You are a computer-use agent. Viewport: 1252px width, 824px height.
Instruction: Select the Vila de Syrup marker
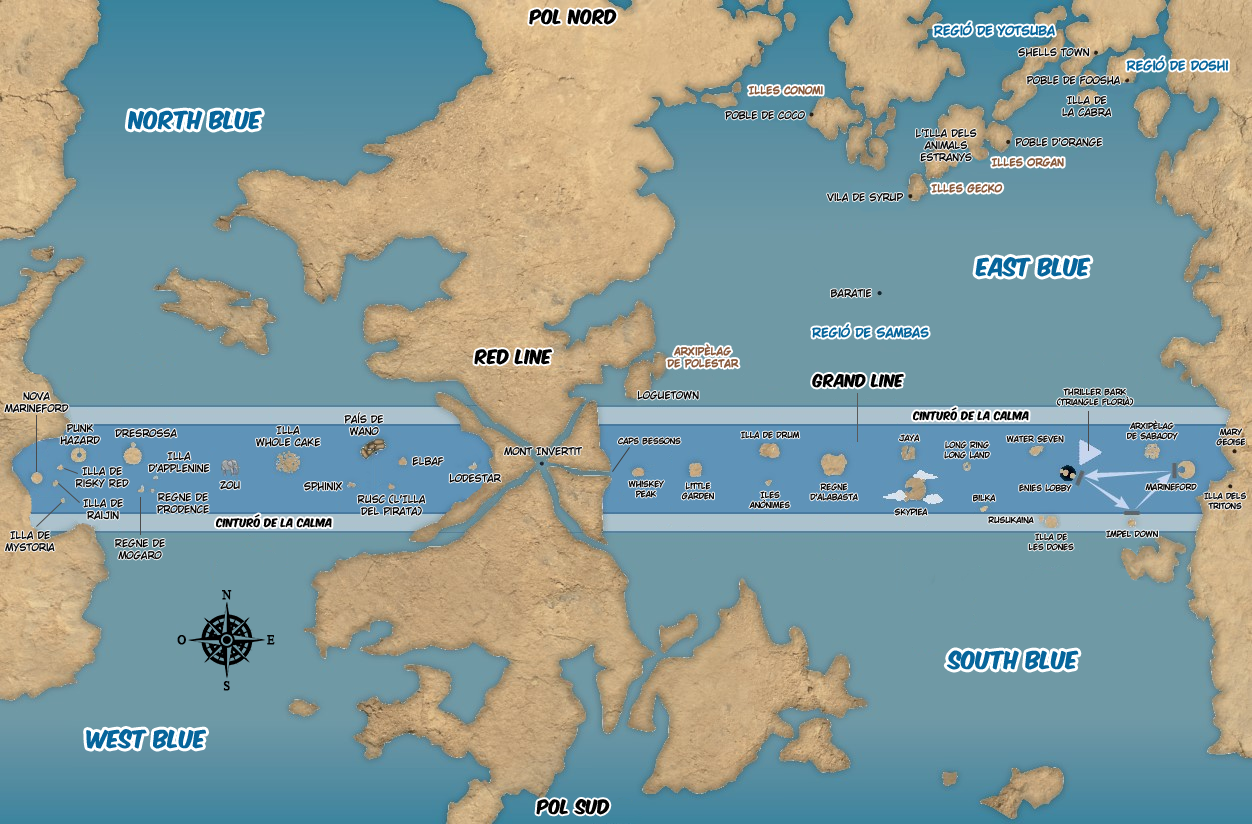point(911,197)
